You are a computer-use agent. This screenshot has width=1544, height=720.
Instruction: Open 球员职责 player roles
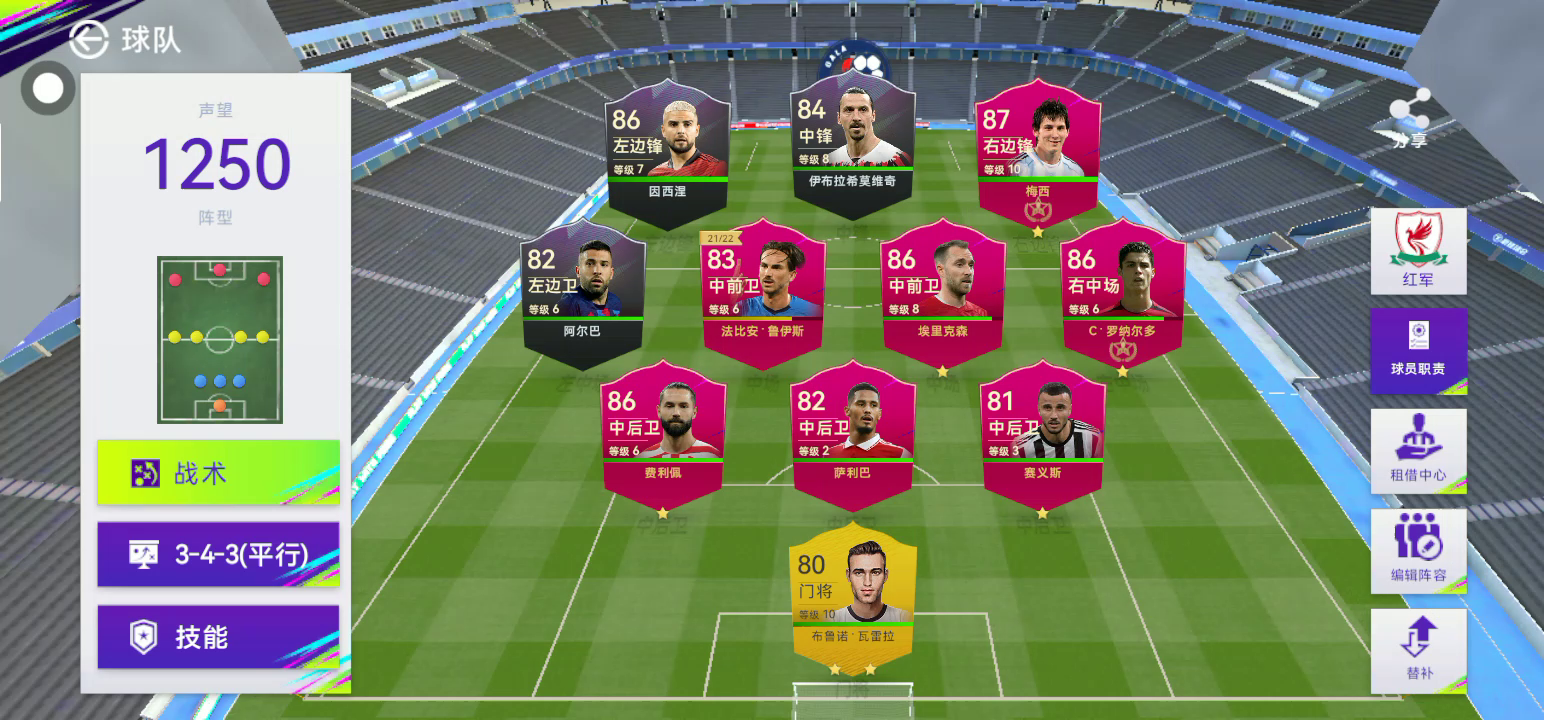coord(1418,350)
